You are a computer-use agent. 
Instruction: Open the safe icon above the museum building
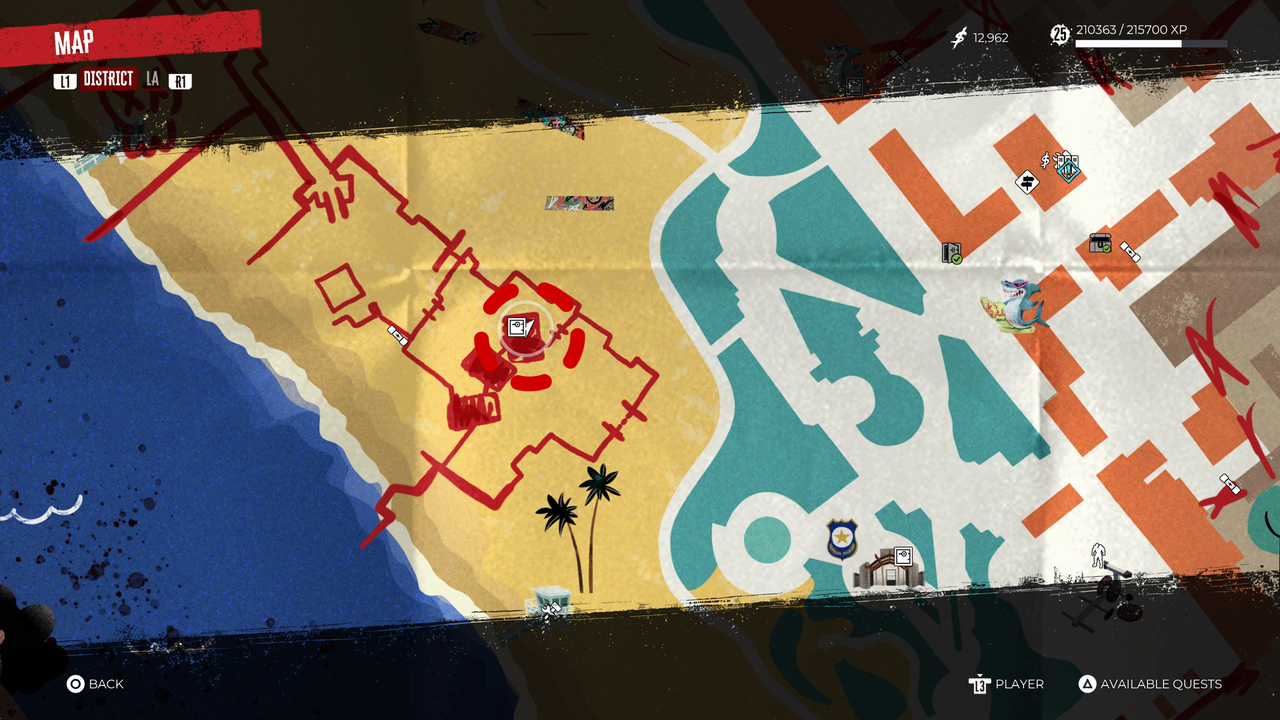point(903,555)
